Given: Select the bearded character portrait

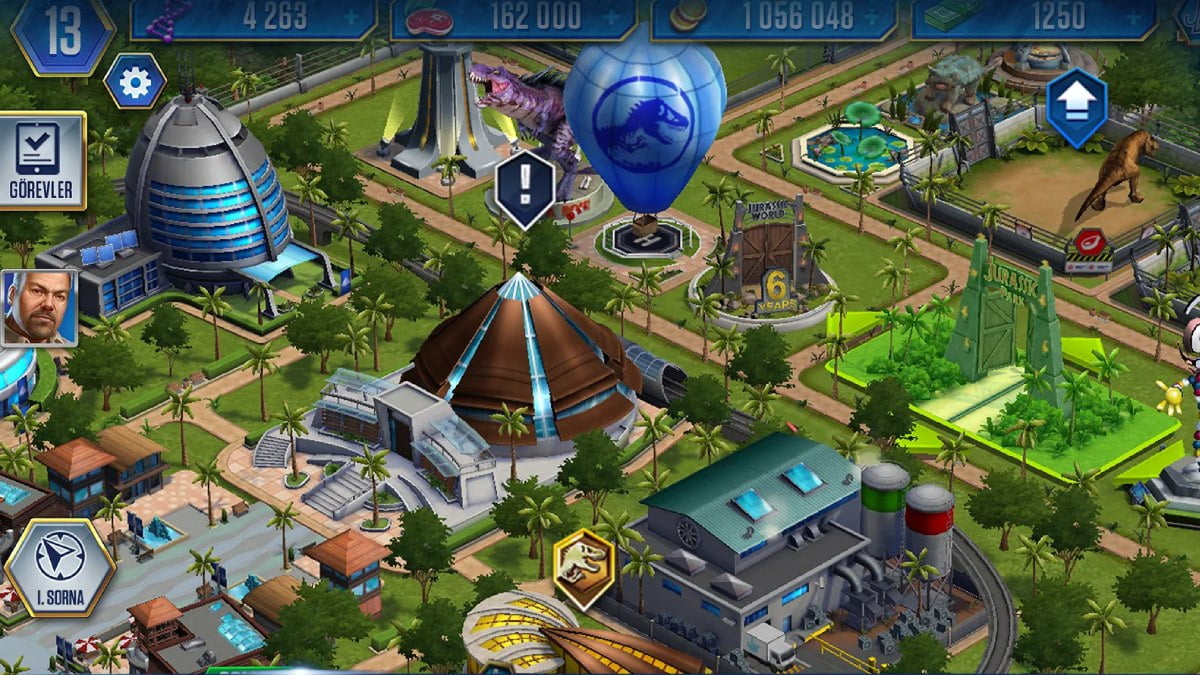Looking at the screenshot, I should [38, 308].
